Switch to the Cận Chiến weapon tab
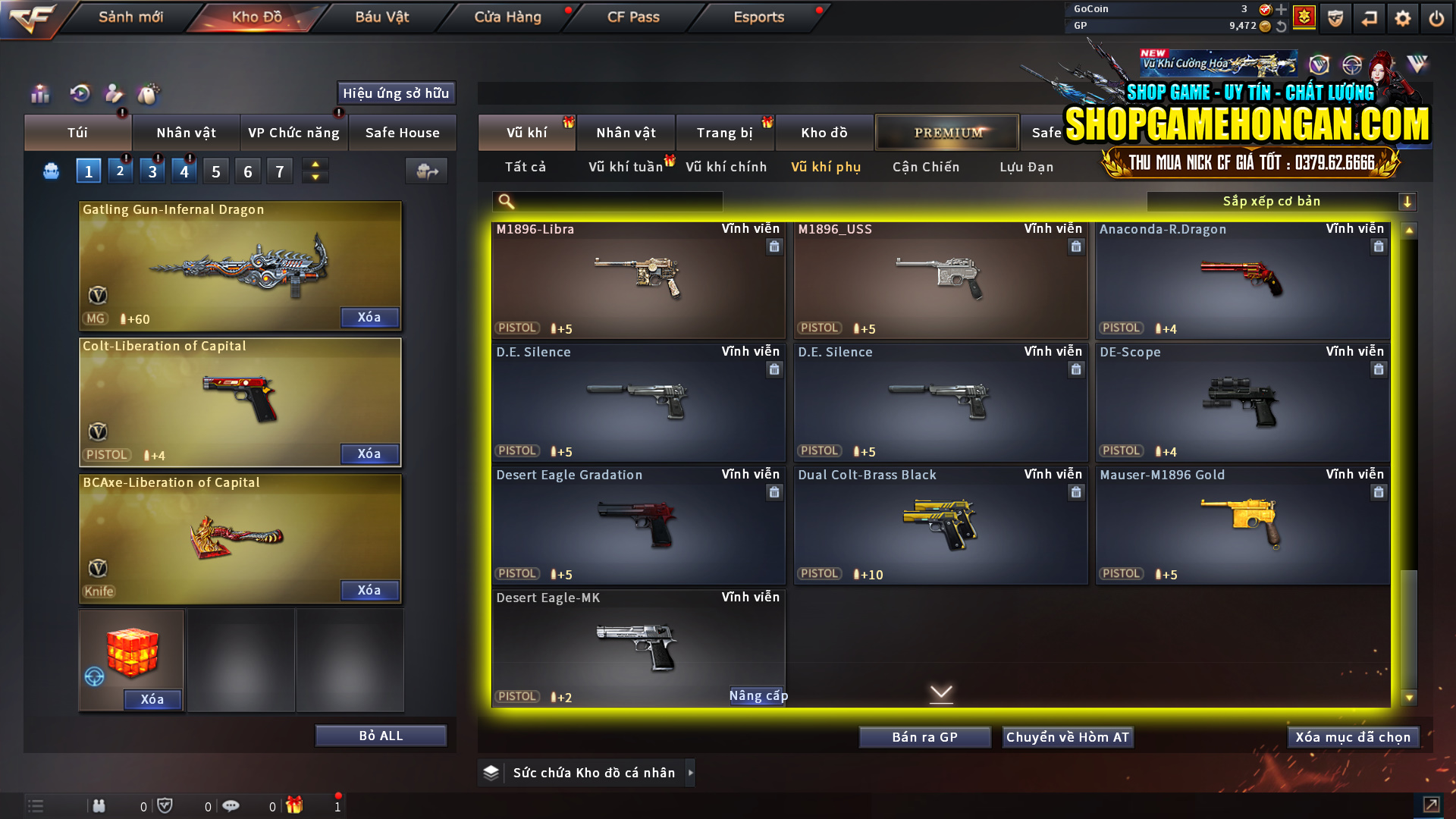 pos(925,167)
